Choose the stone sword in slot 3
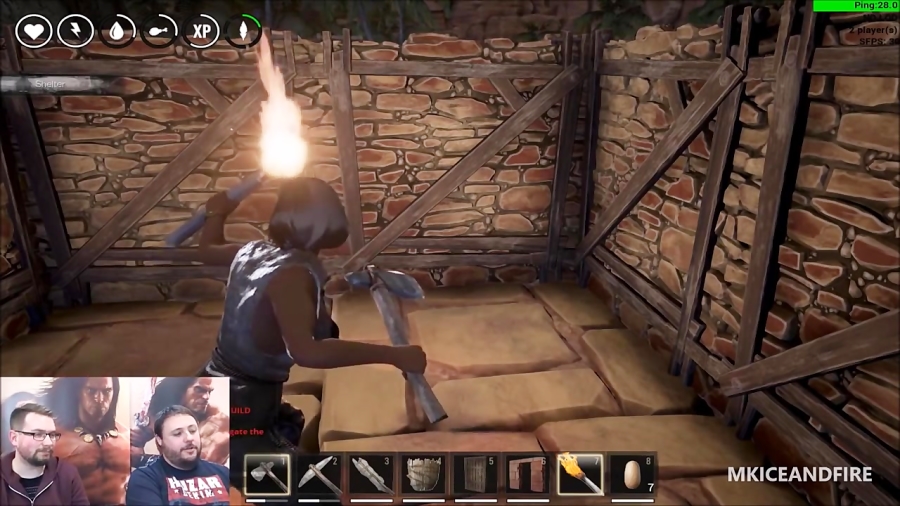The image size is (900, 506). tap(371, 474)
